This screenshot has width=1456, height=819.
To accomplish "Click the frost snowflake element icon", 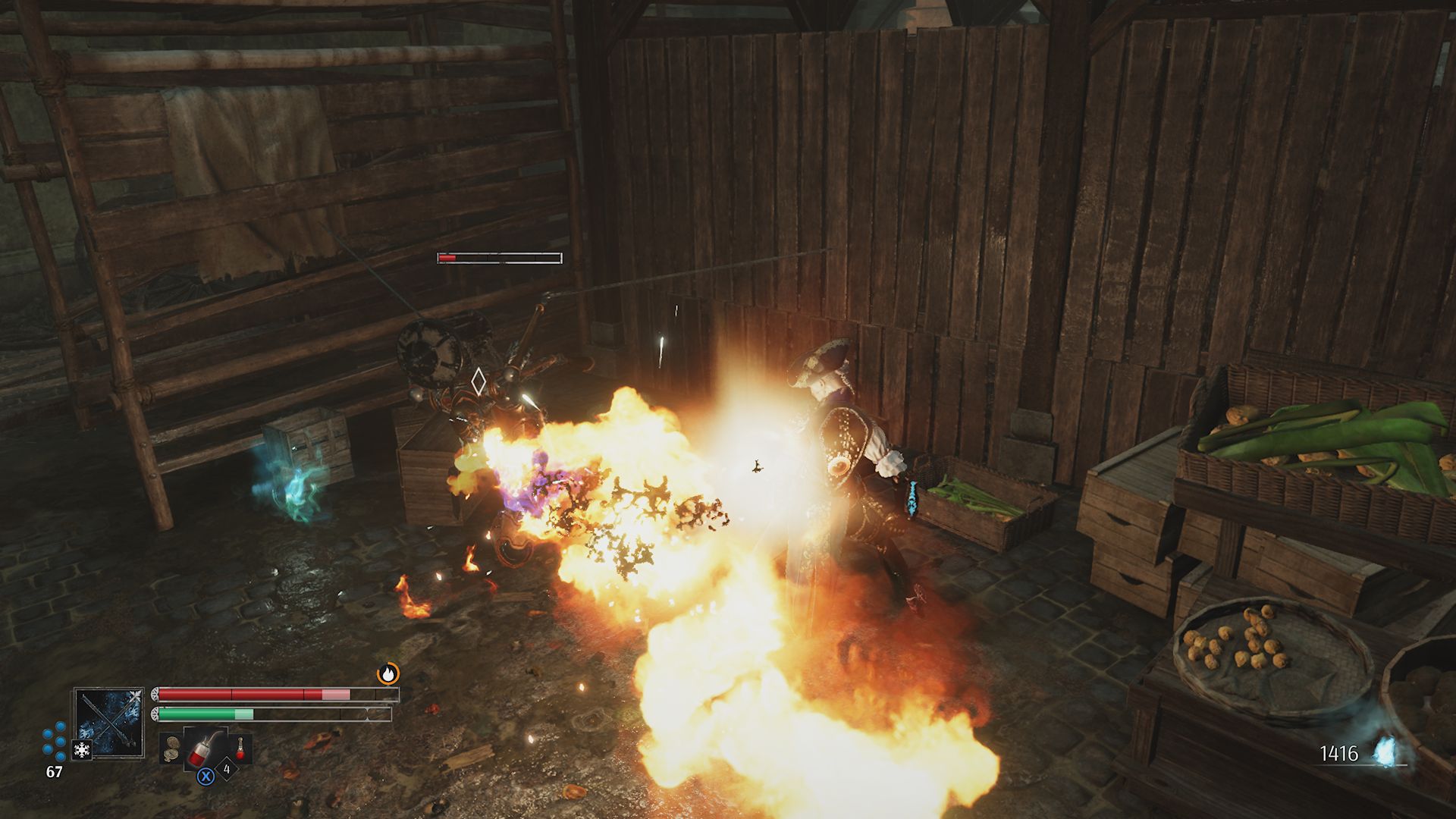I will pos(81,750).
